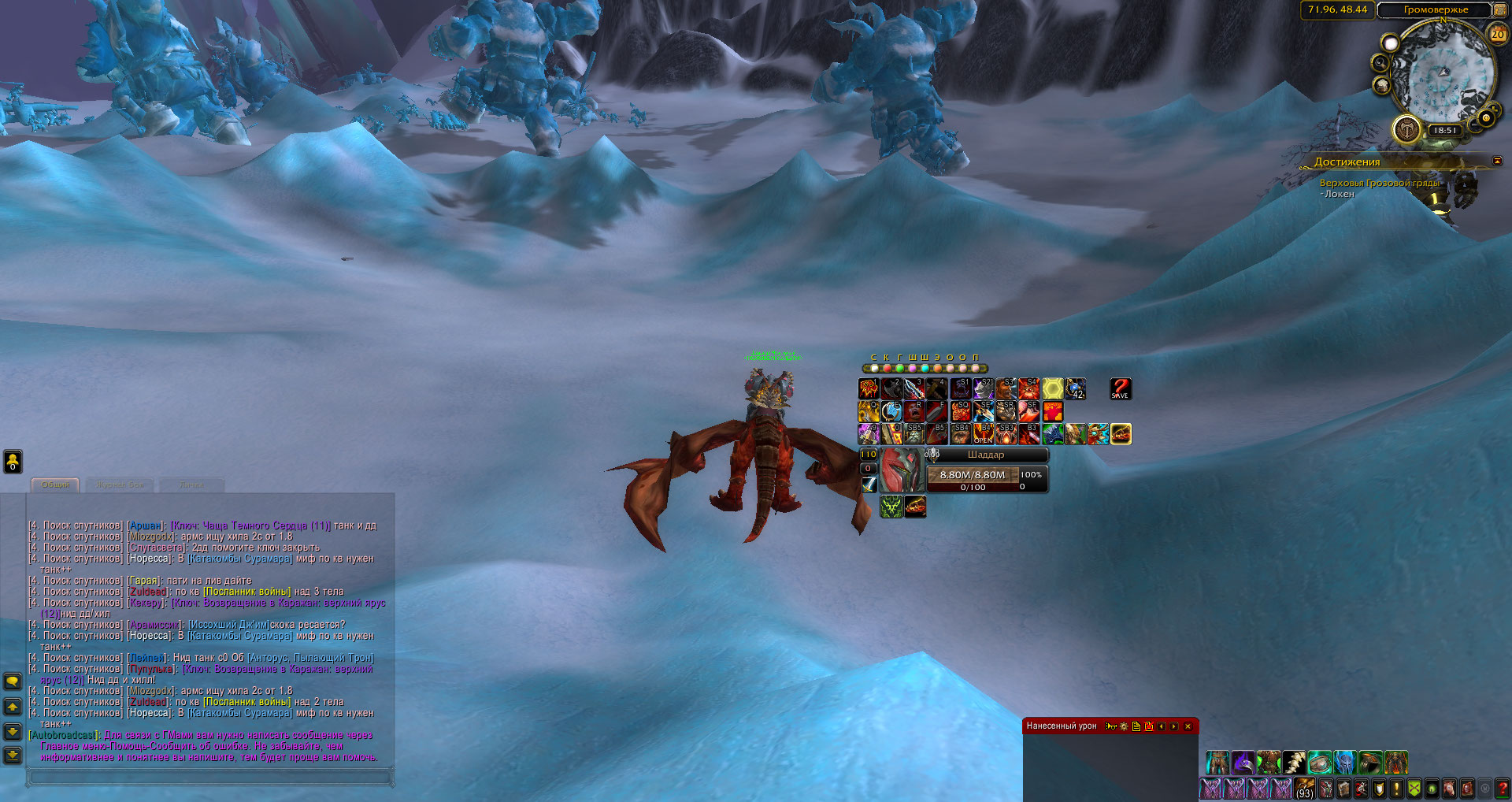Switch to the Общий chat tab
The width and height of the screenshot is (1512, 802).
56,485
